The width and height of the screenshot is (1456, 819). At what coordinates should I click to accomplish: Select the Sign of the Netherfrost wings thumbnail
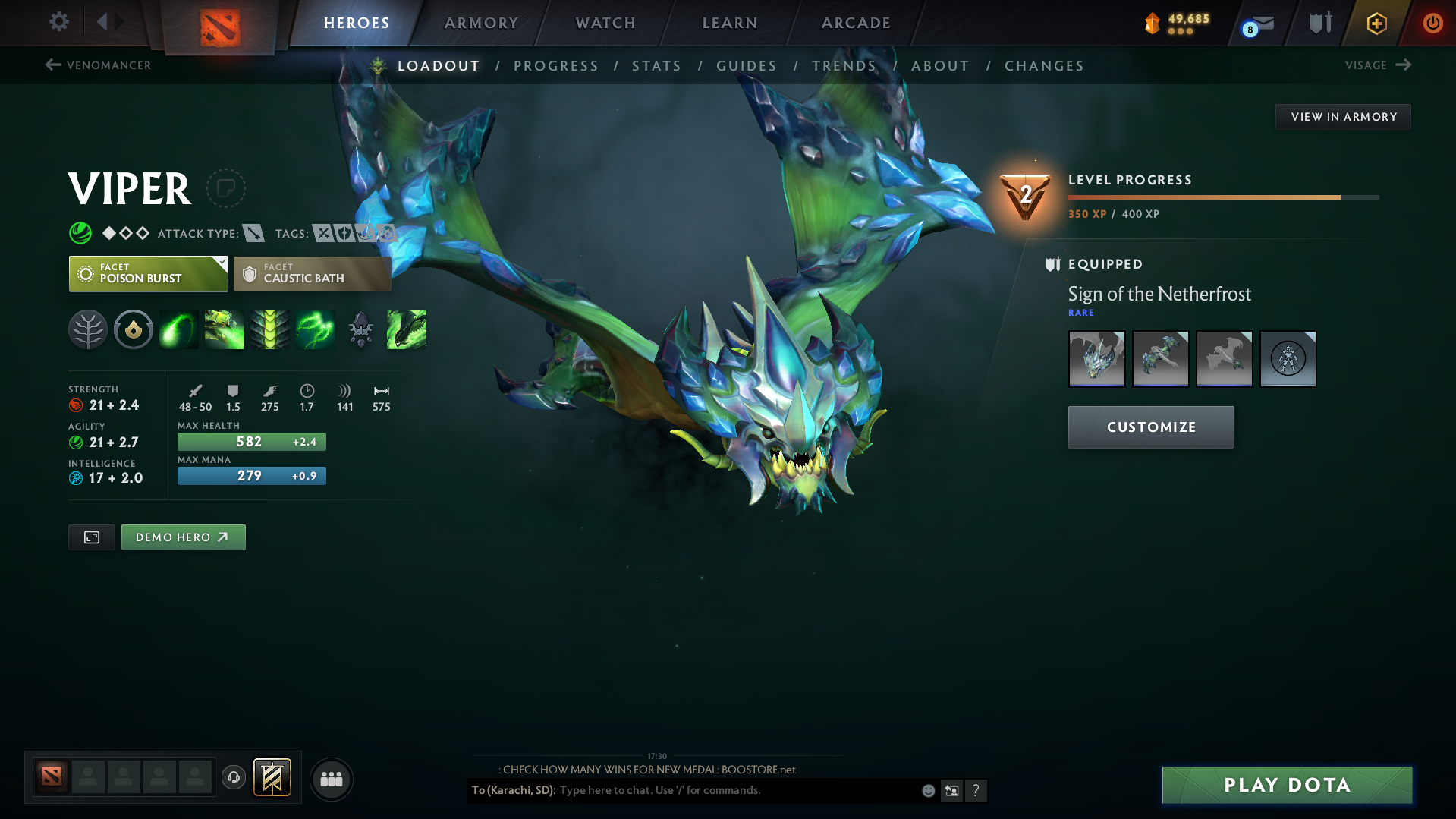pyautogui.click(x=1160, y=358)
